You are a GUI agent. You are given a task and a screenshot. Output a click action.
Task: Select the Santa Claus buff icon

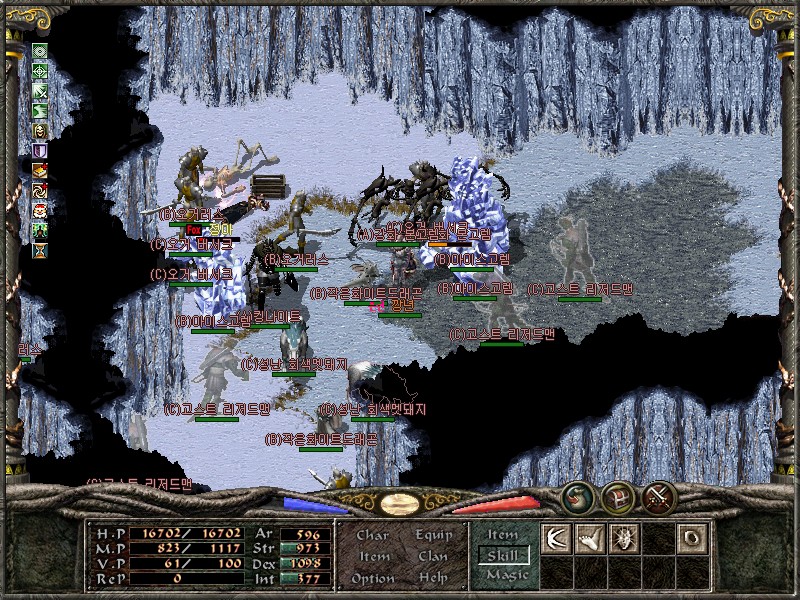(x=40, y=210)
